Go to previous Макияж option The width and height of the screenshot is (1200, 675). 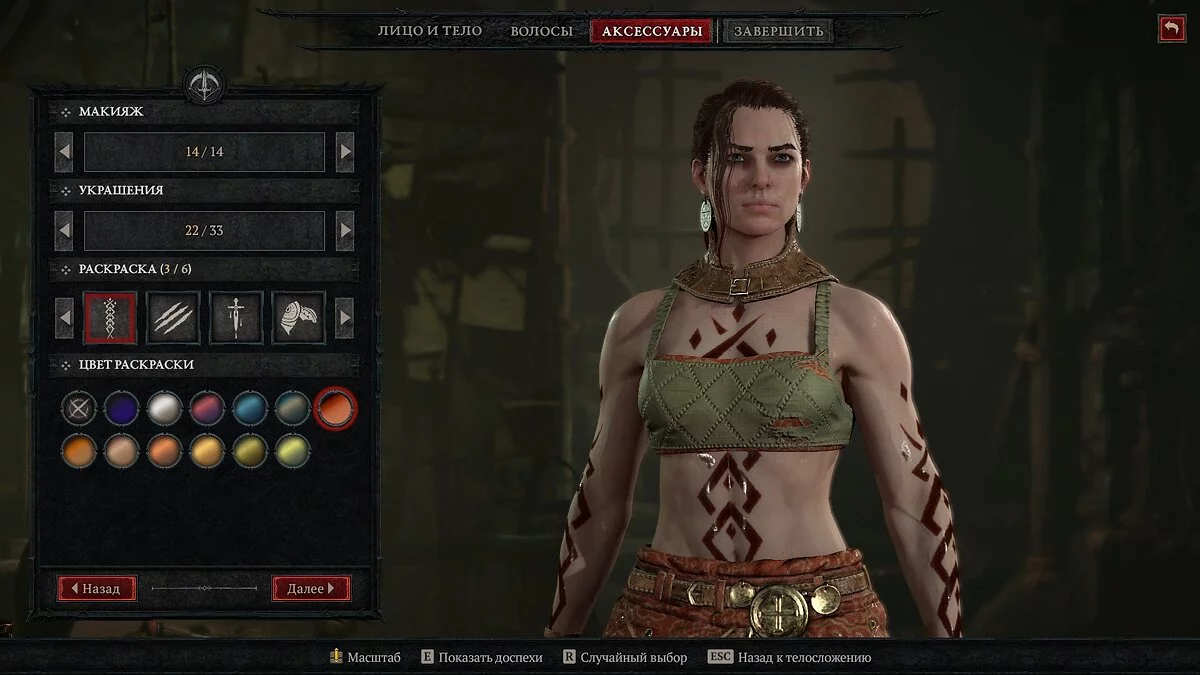64,152
